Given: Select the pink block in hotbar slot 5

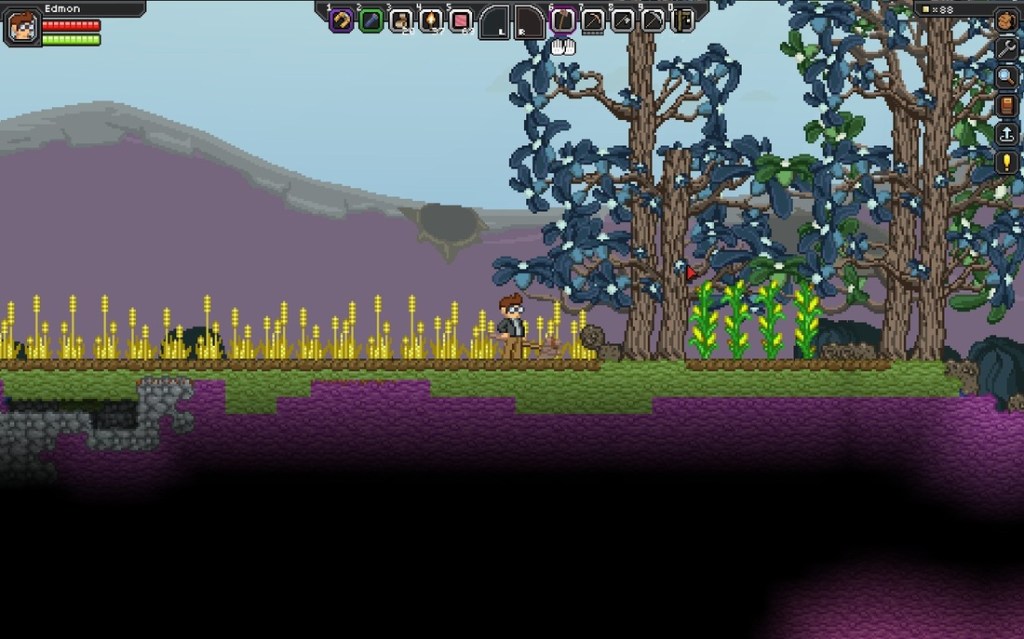Looking at the screenshot, I should tap(461, 20).
